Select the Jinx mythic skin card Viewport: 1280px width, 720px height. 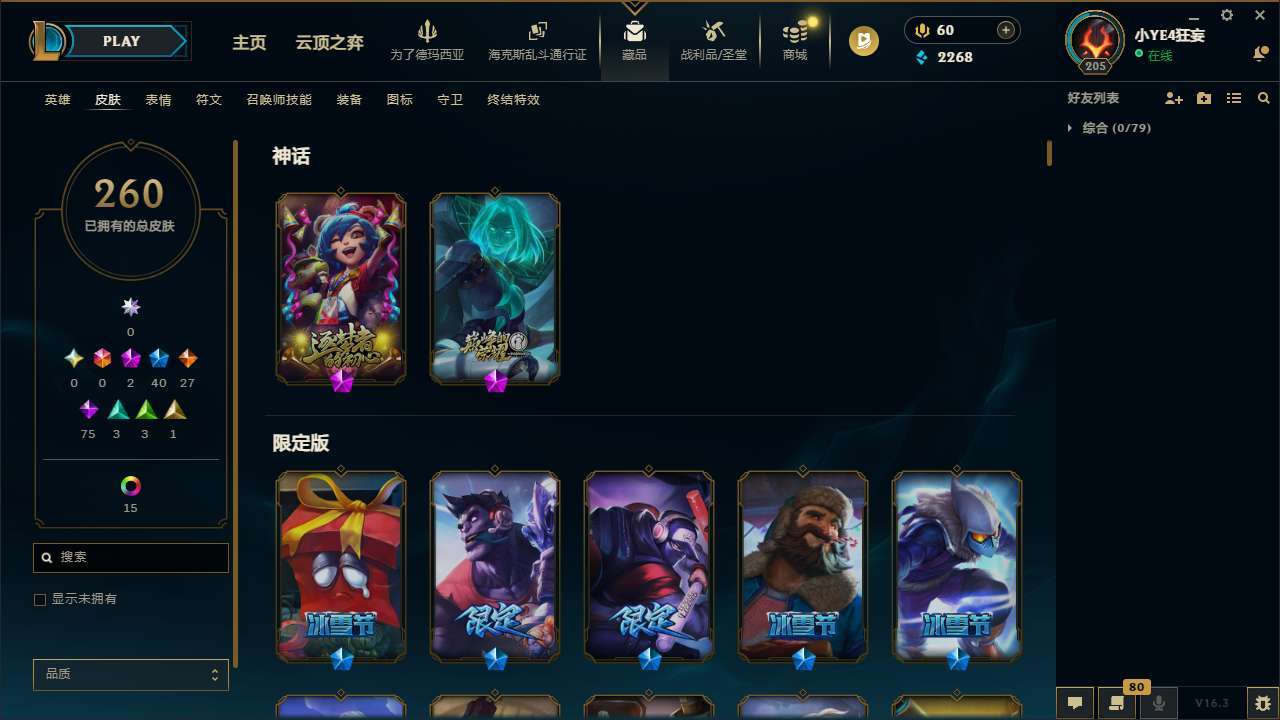tap(341, 288)
